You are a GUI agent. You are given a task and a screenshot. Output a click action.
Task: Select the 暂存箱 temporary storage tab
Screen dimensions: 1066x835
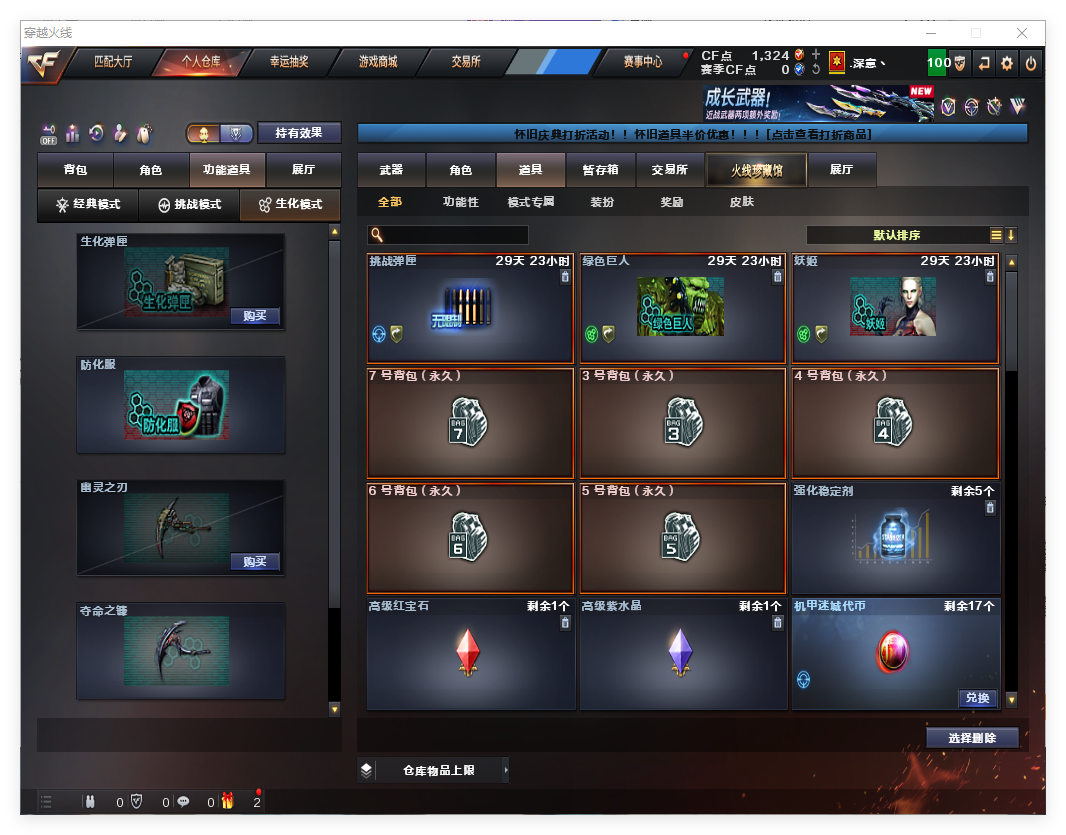pyautogui.click(x=600, y=170)
